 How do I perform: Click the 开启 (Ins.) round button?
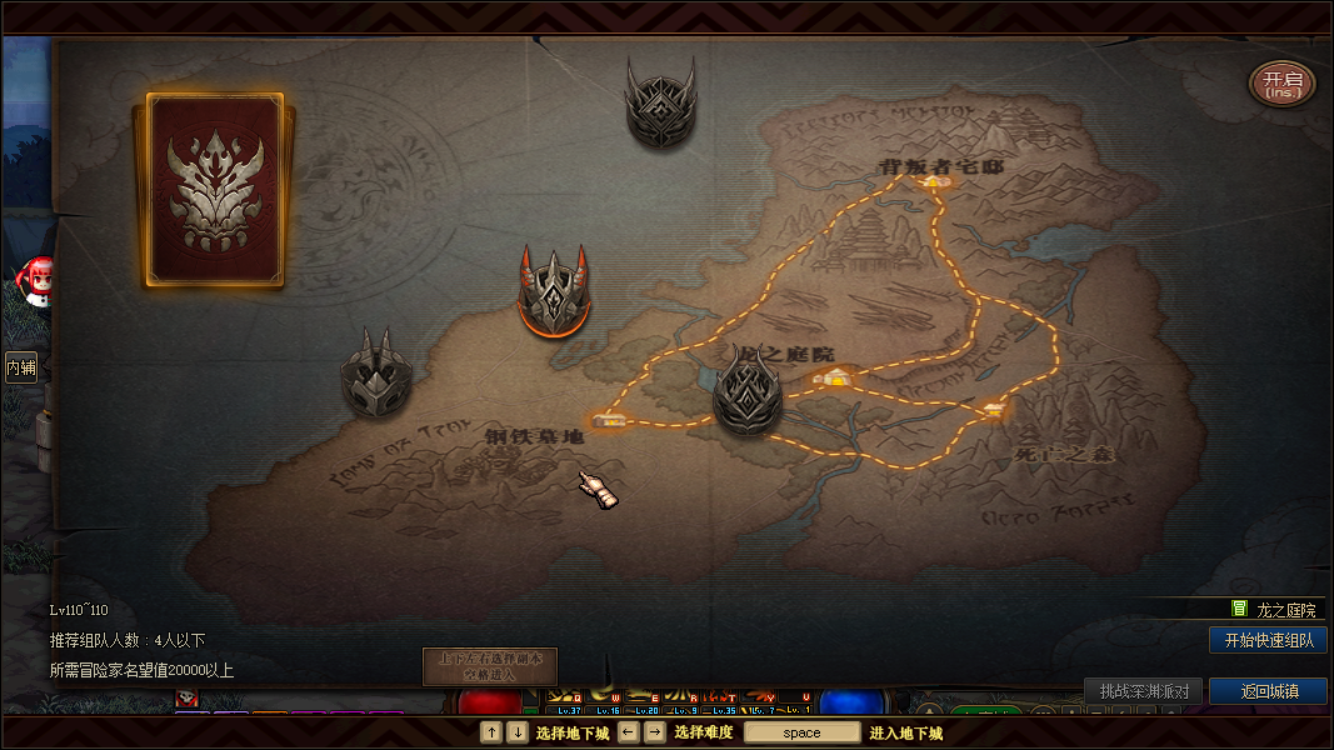1282,84
